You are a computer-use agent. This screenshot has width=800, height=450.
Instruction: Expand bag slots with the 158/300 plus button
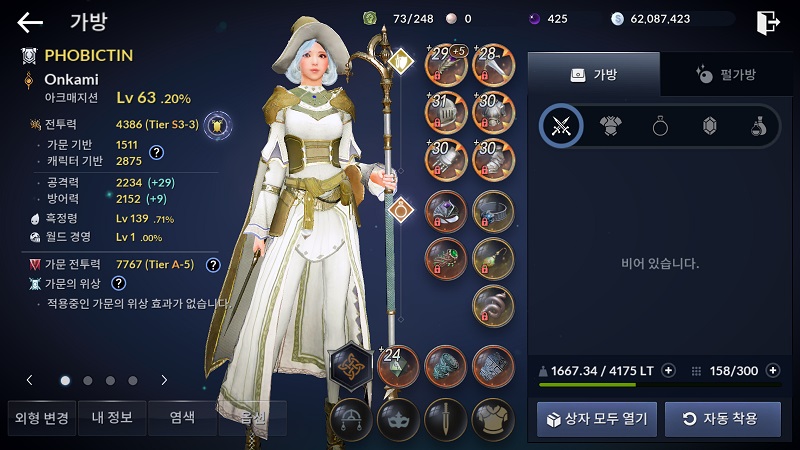pos(772,370)
